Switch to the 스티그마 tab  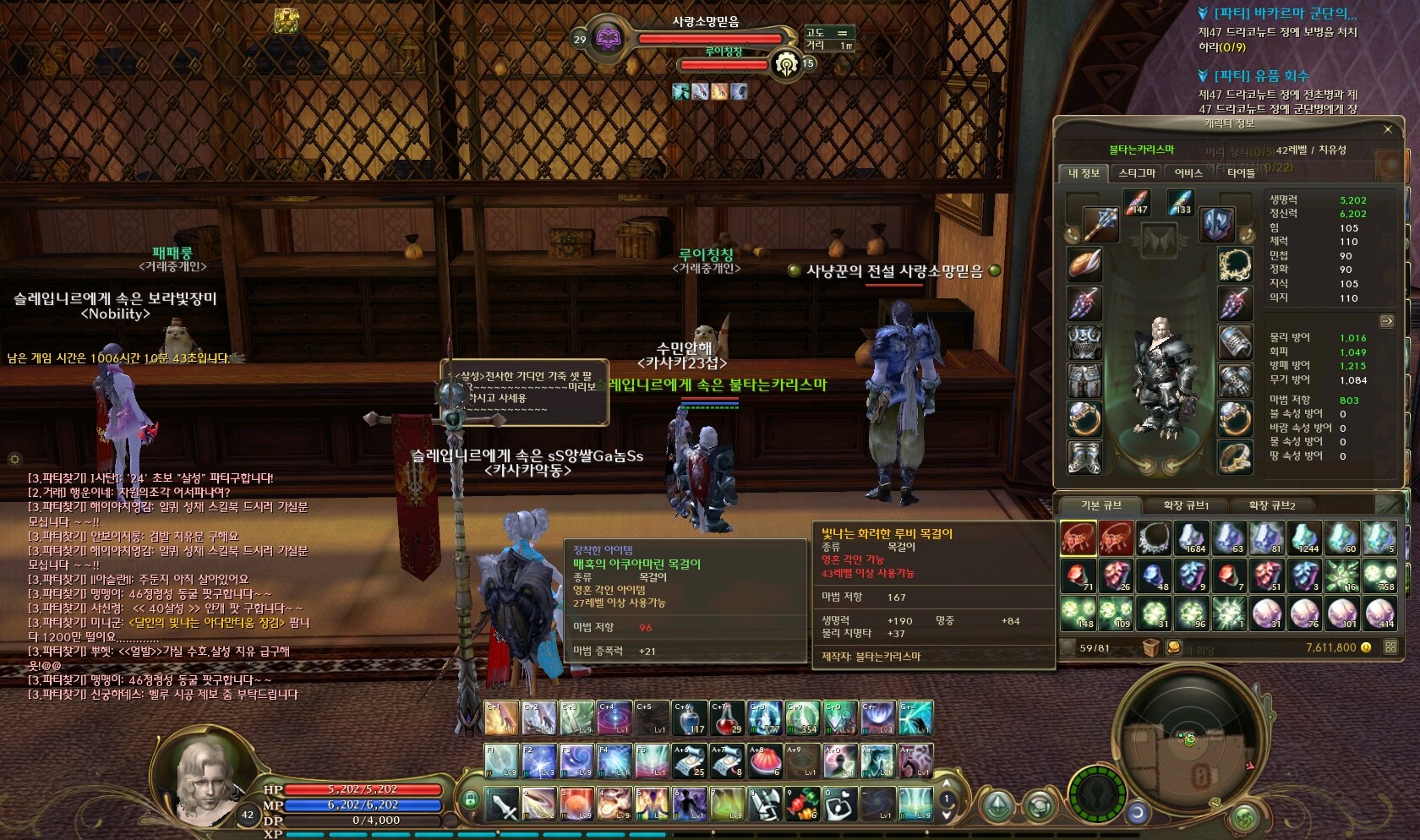[x=1136, y=173]
